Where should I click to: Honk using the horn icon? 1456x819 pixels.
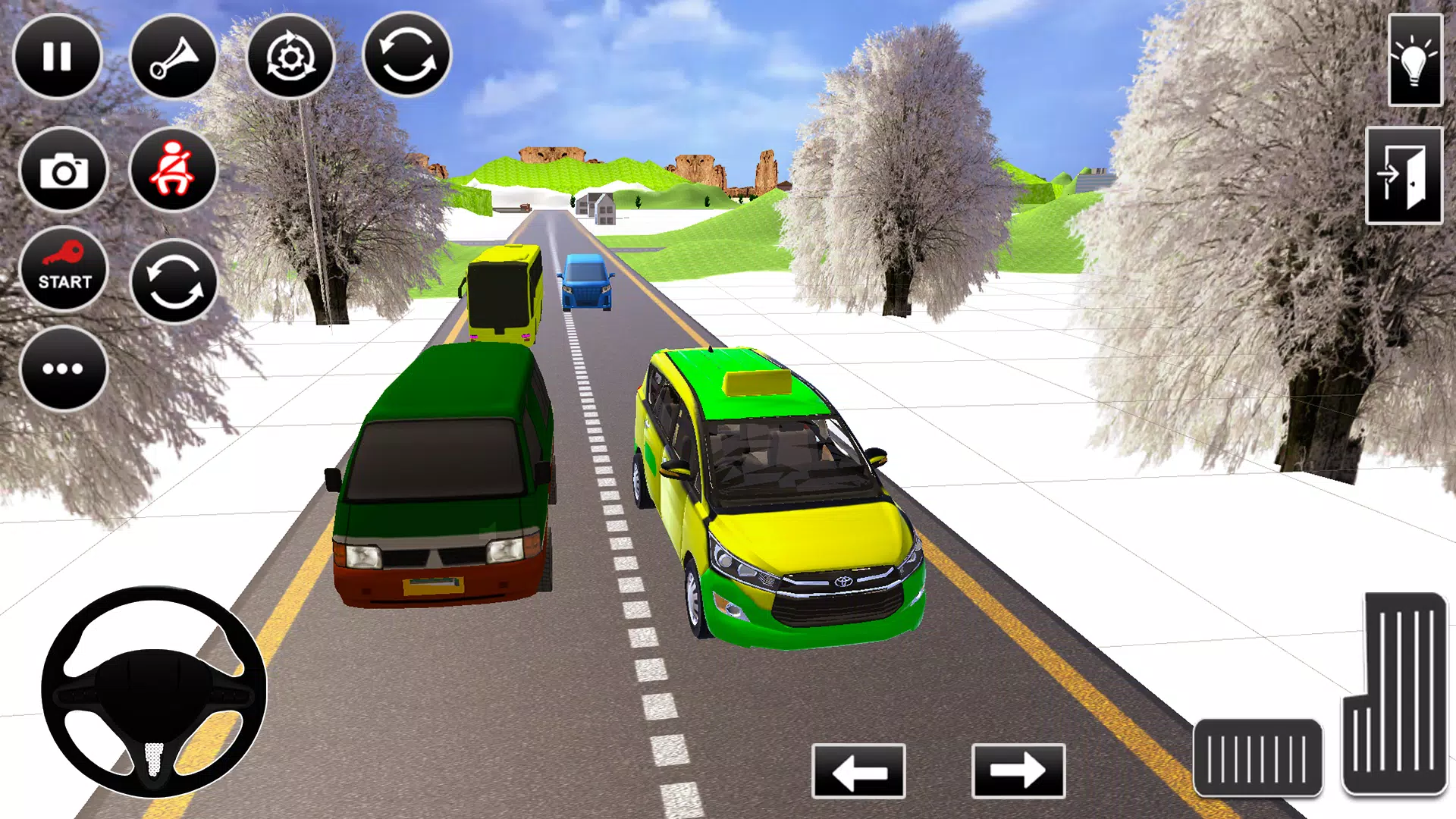(x=174, y=57)
